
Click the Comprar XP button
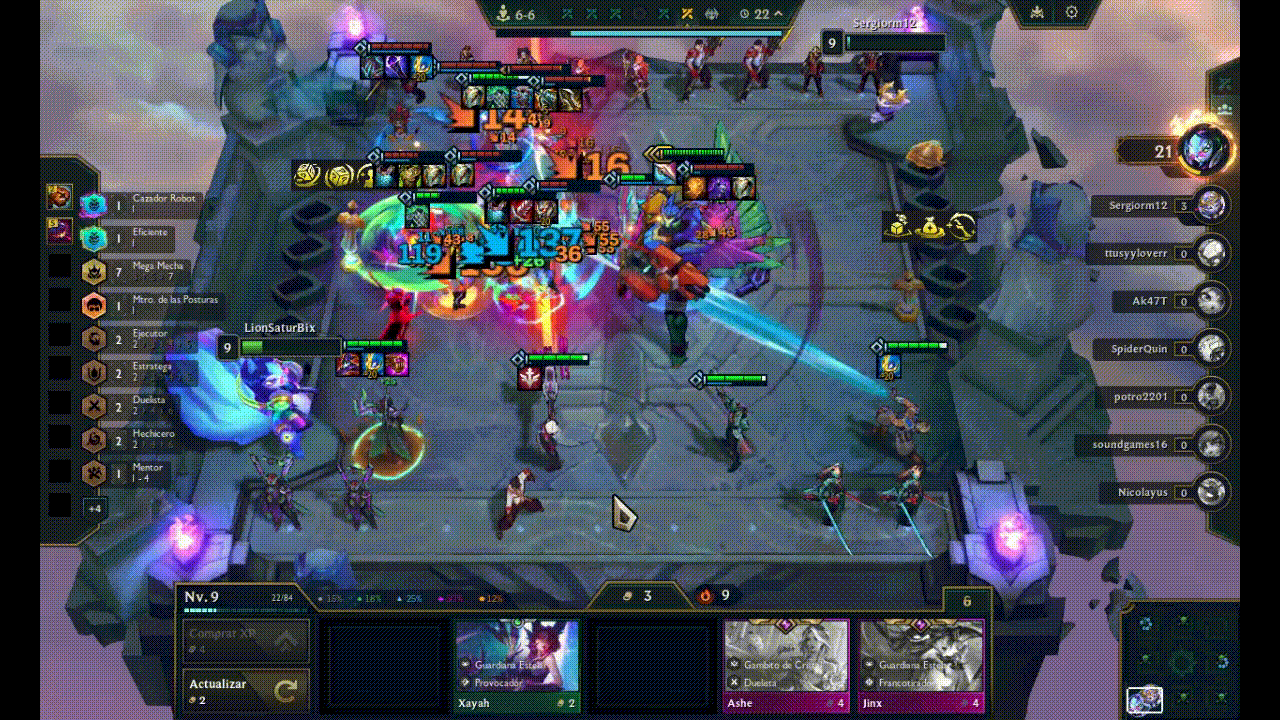225,634
